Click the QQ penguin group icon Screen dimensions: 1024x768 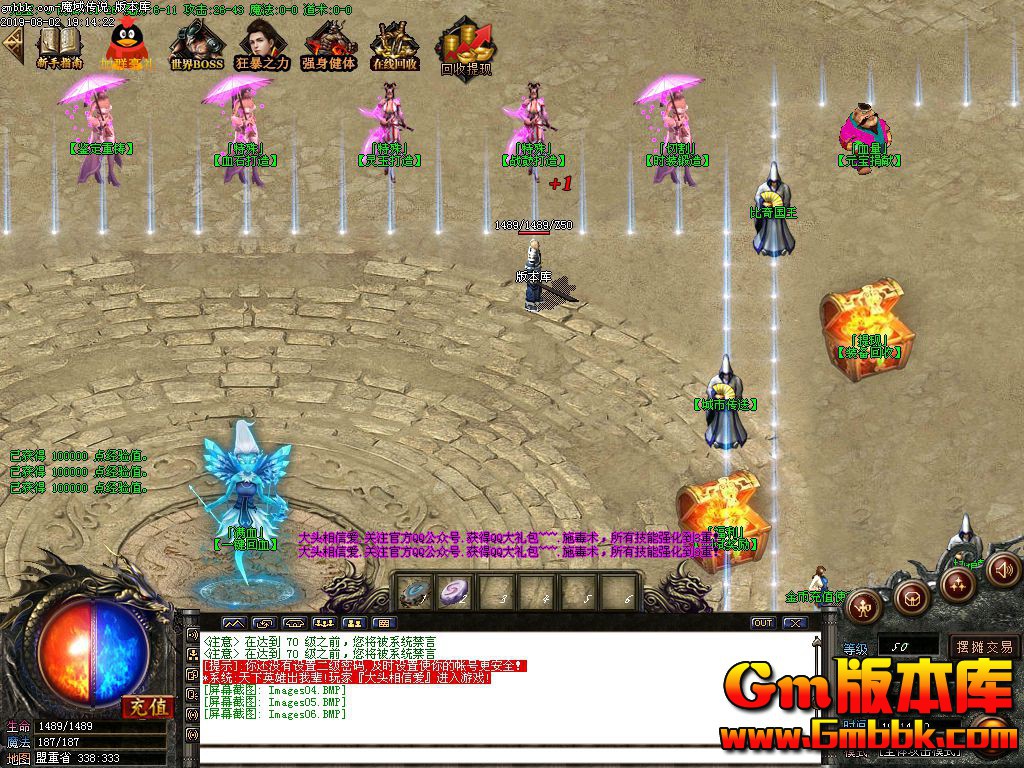tap(125, 44)
